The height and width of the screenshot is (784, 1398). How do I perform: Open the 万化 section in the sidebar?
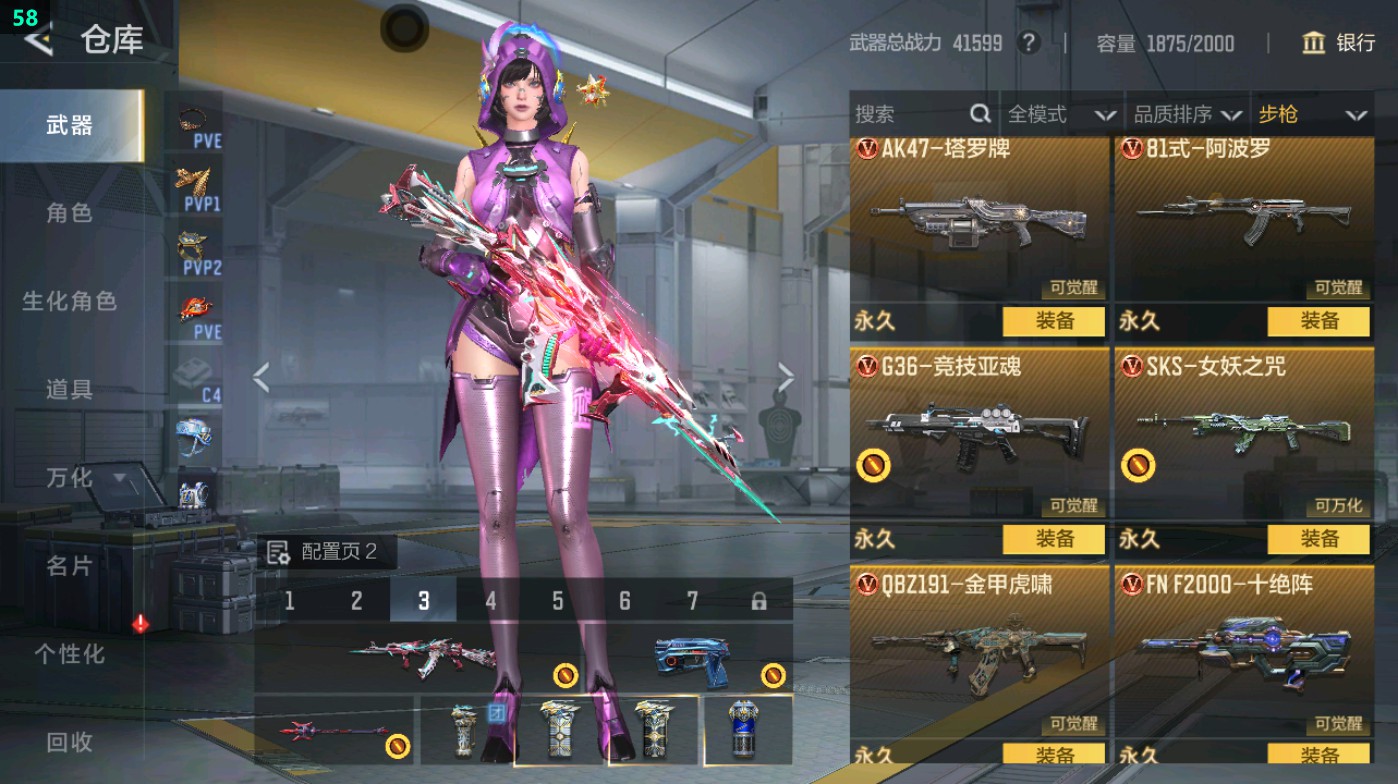click(69, 478)
